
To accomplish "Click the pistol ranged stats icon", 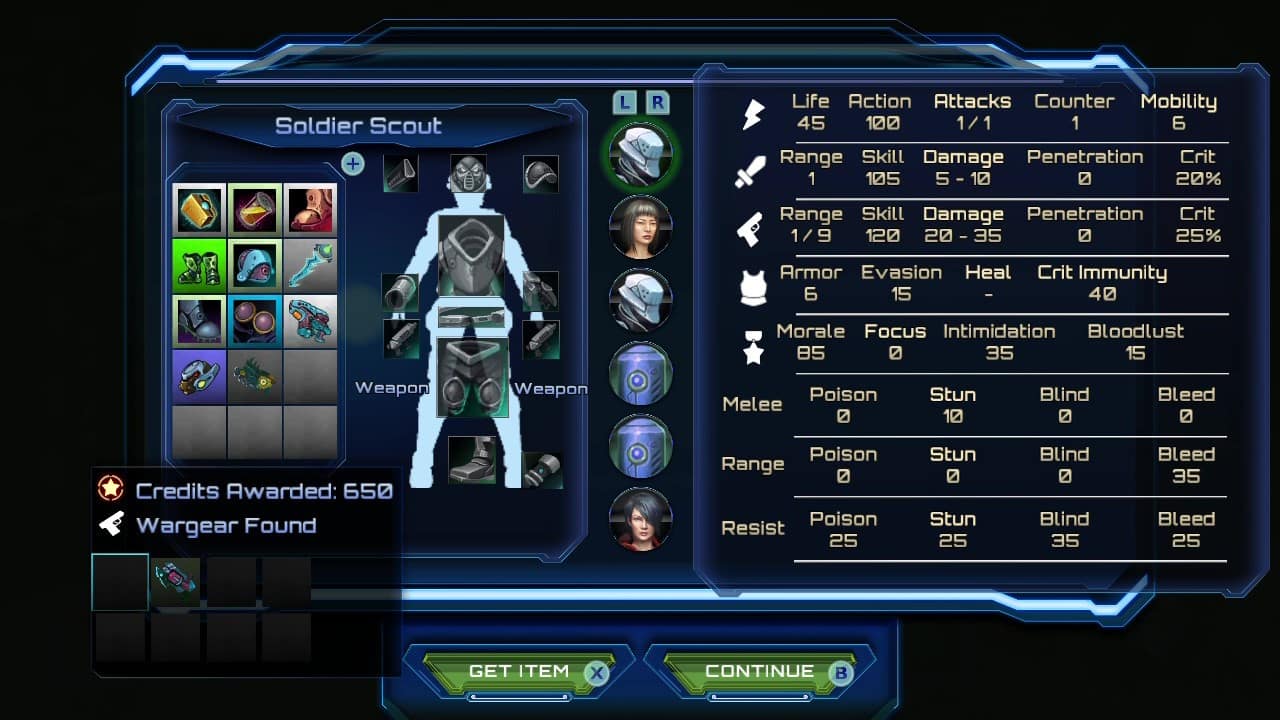I will [752, 227].
